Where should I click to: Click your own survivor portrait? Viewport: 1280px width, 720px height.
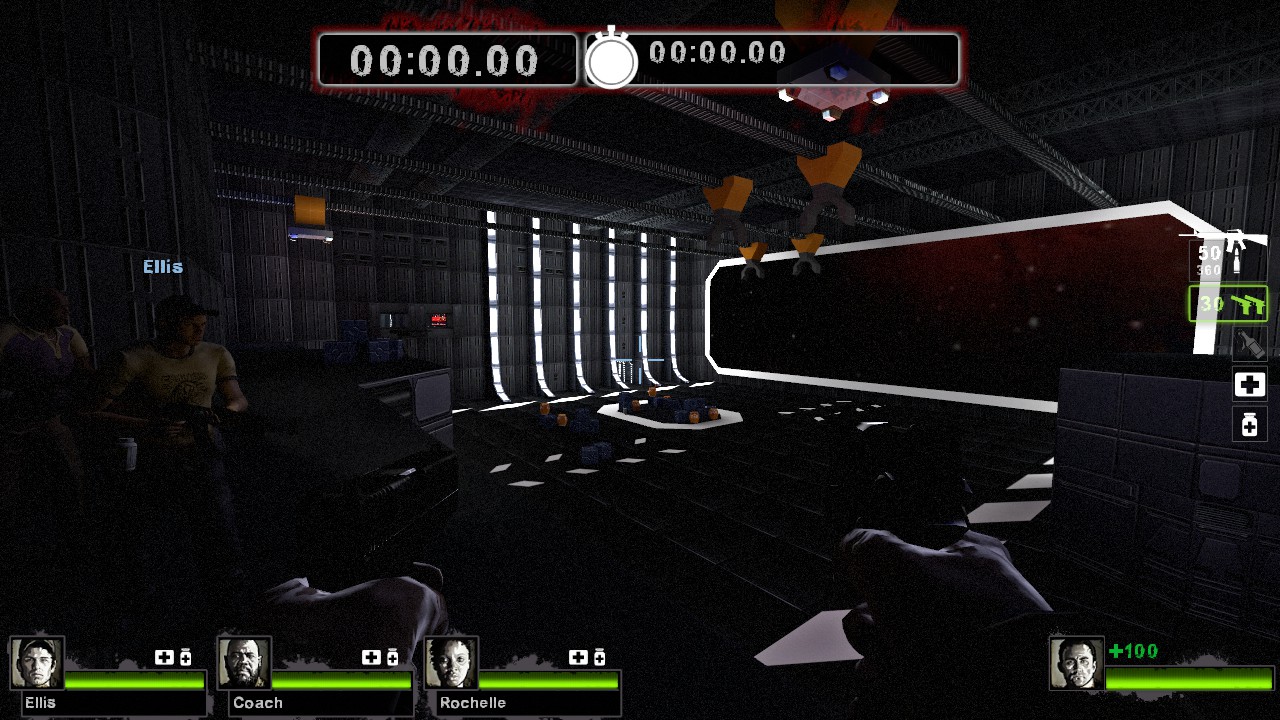click(1077, 663)
